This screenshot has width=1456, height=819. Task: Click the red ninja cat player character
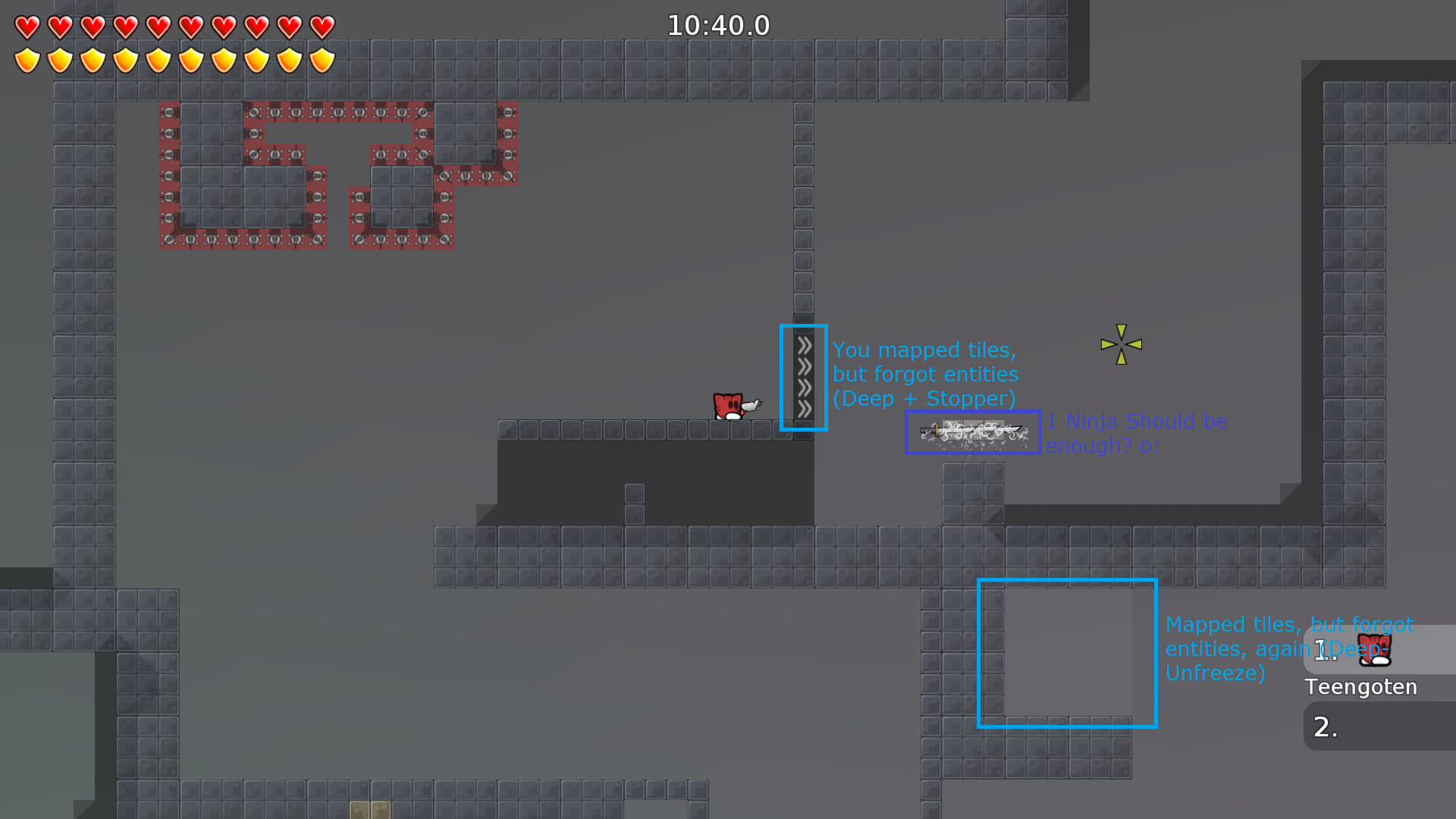(x=730, y=406)
